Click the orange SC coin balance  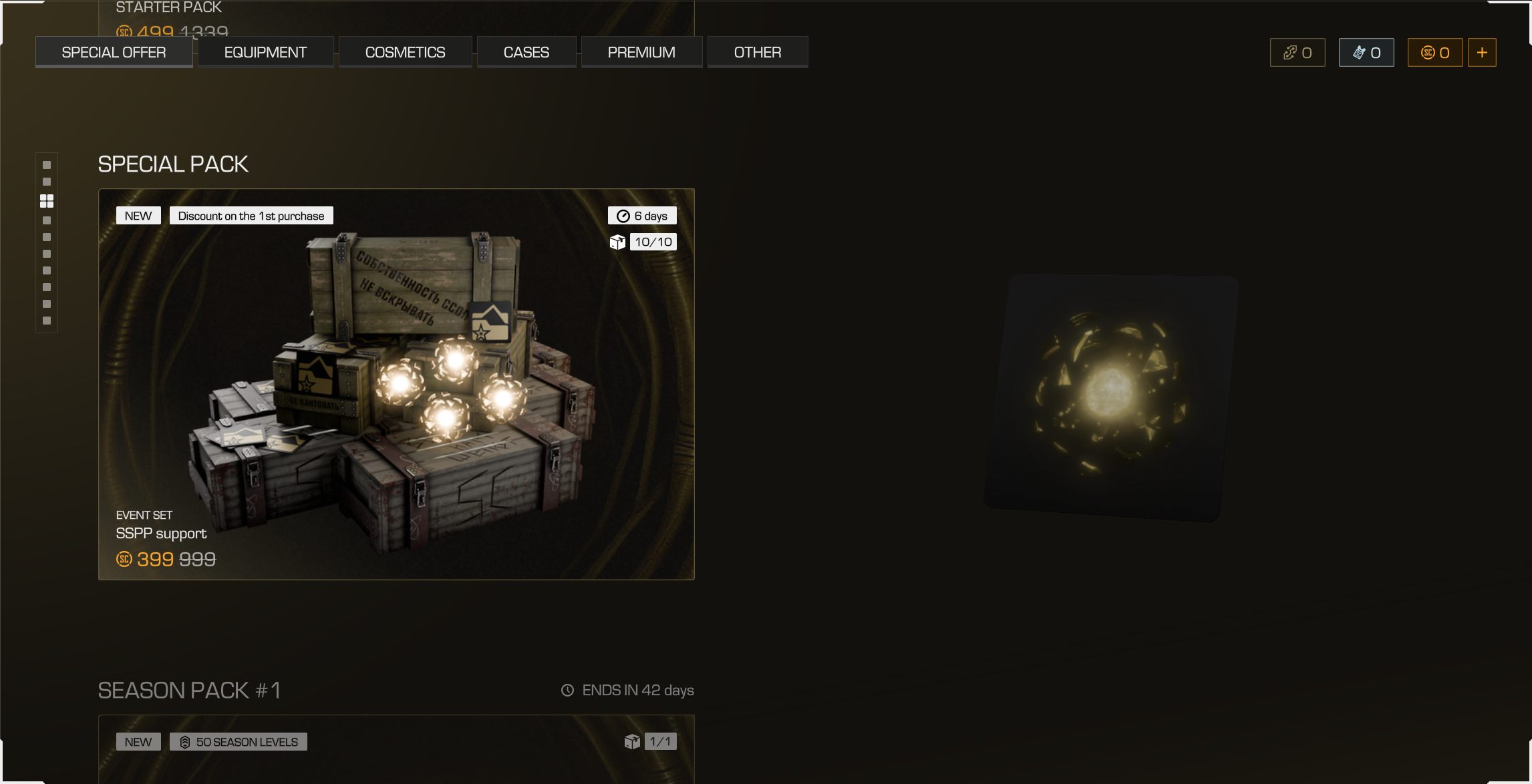tap(1434, 53)
